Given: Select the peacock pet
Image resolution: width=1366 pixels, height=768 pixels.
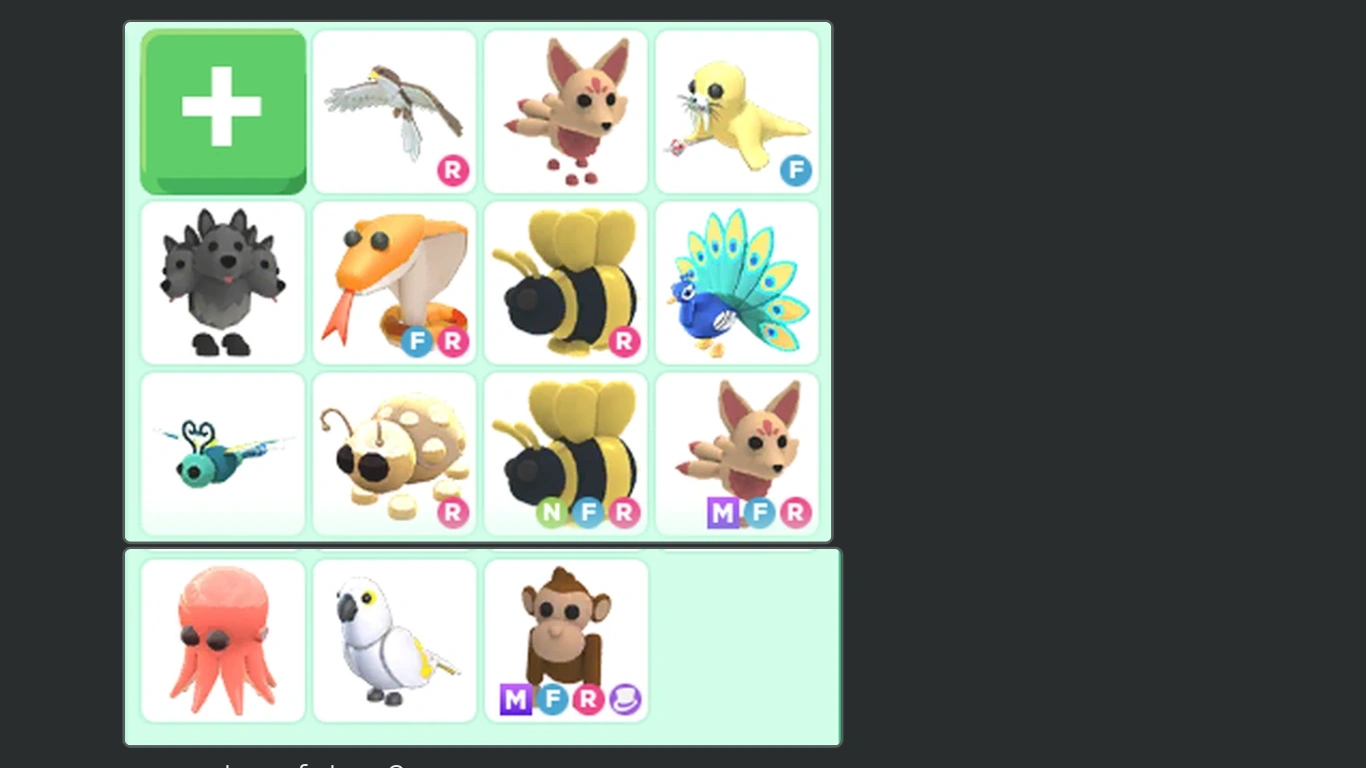Looking at the screenshot, I should click(737, 282).
